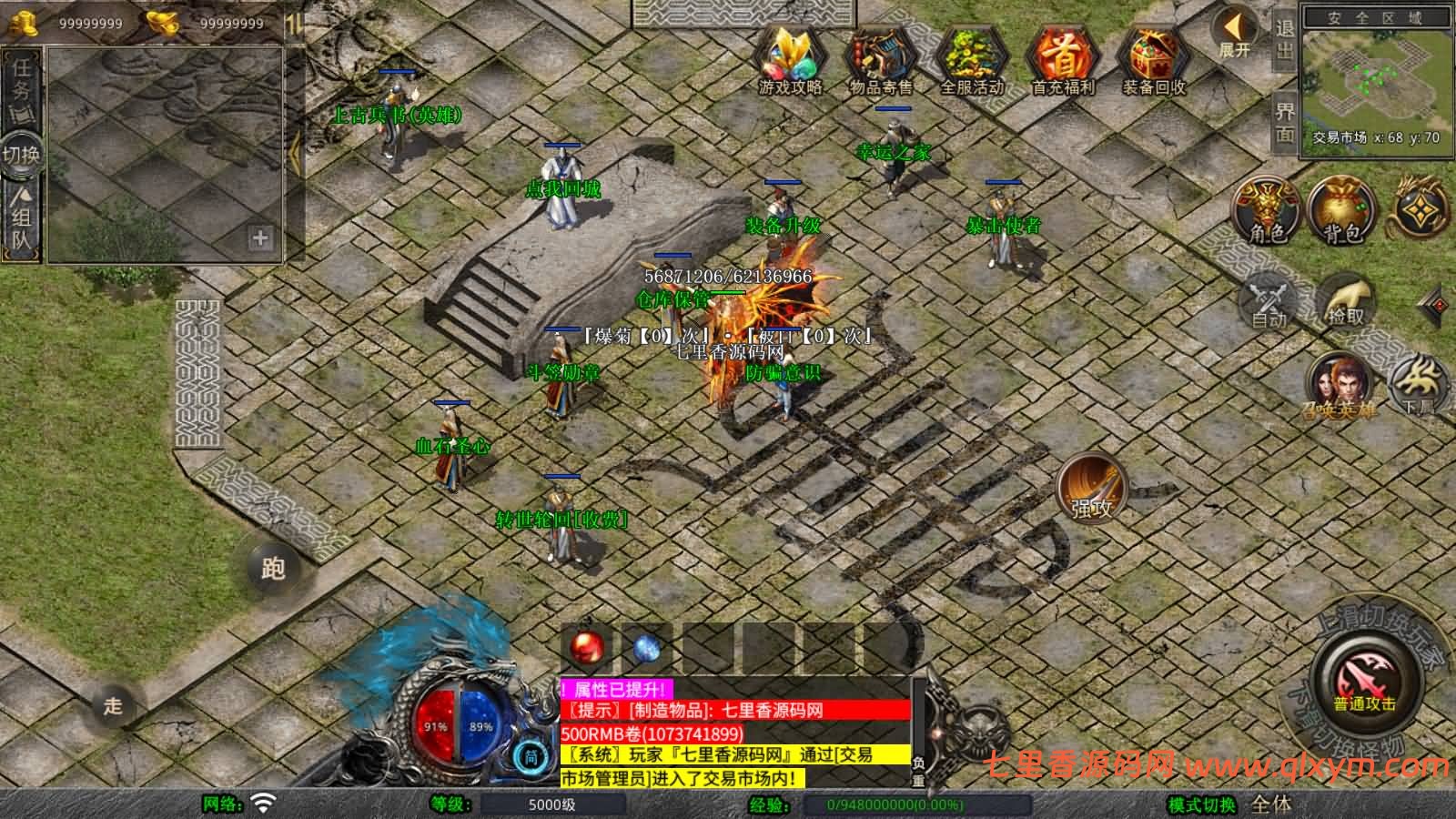Switch to 跑 run movement mode
Screen dimensions: 1456x819
273,569
